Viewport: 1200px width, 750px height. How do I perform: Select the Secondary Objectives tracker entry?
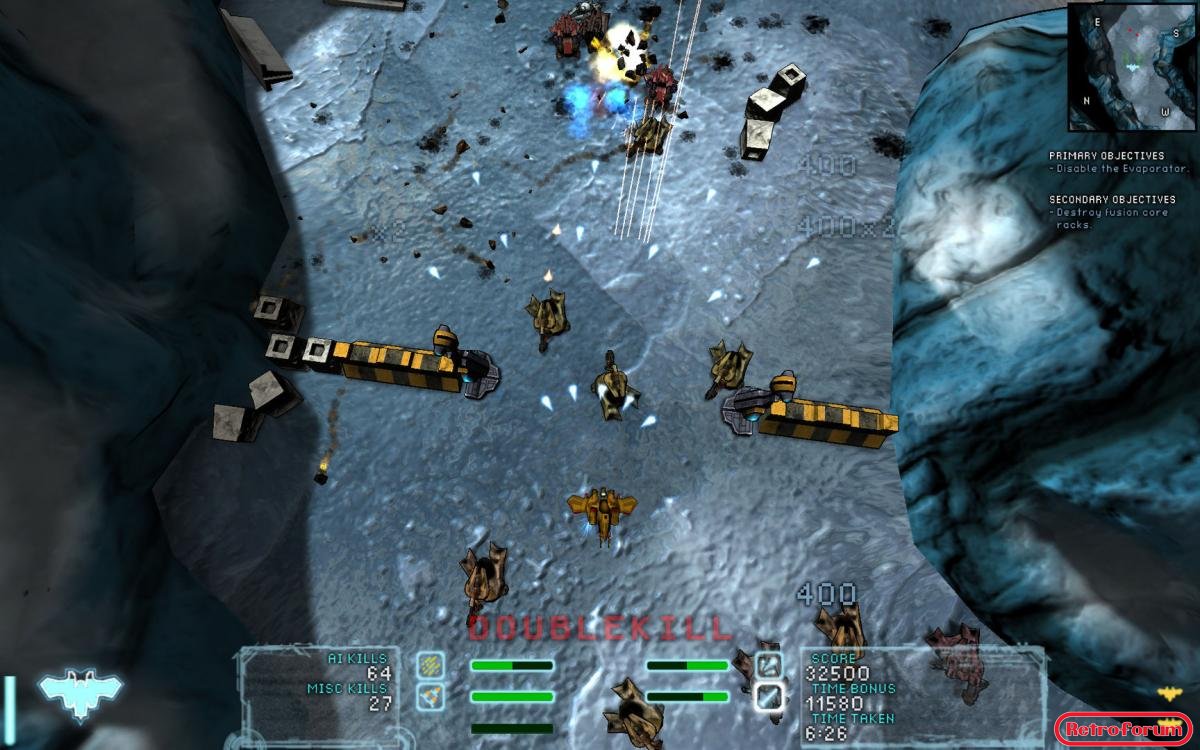pyautogui.click(x=1113, y=211)
